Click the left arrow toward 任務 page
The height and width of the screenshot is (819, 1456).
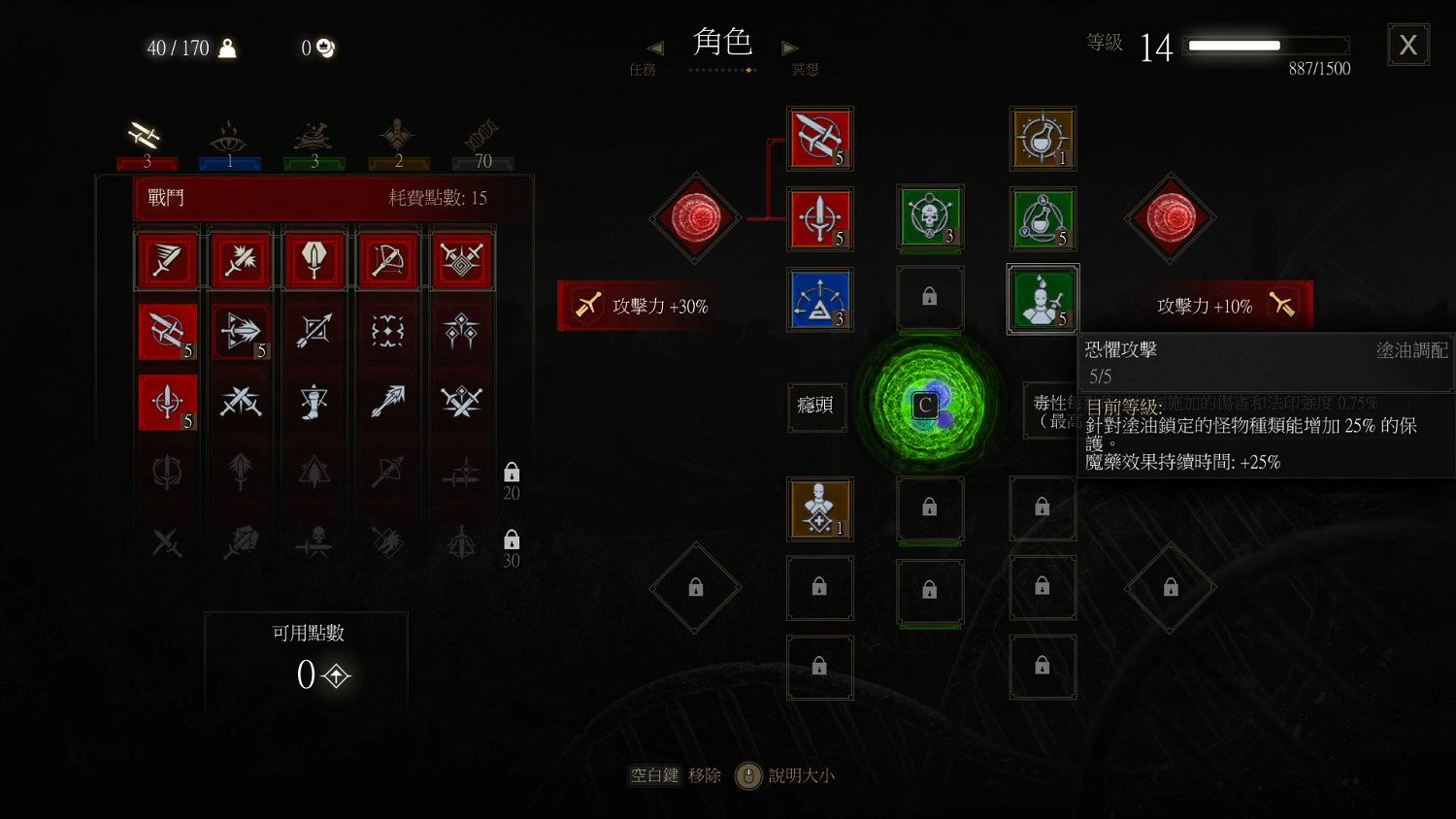click(655, 49)
